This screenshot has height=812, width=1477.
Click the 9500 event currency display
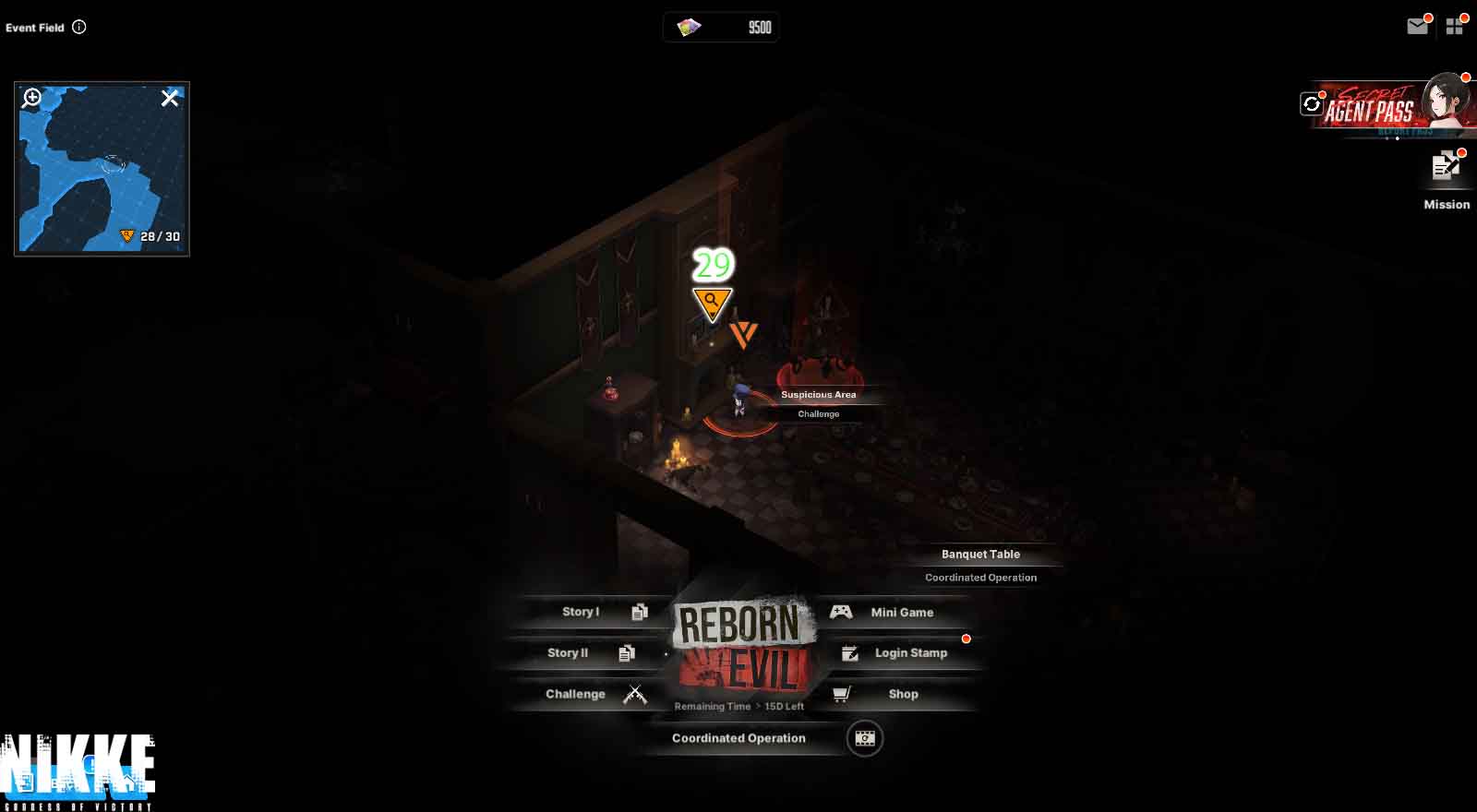721,28
